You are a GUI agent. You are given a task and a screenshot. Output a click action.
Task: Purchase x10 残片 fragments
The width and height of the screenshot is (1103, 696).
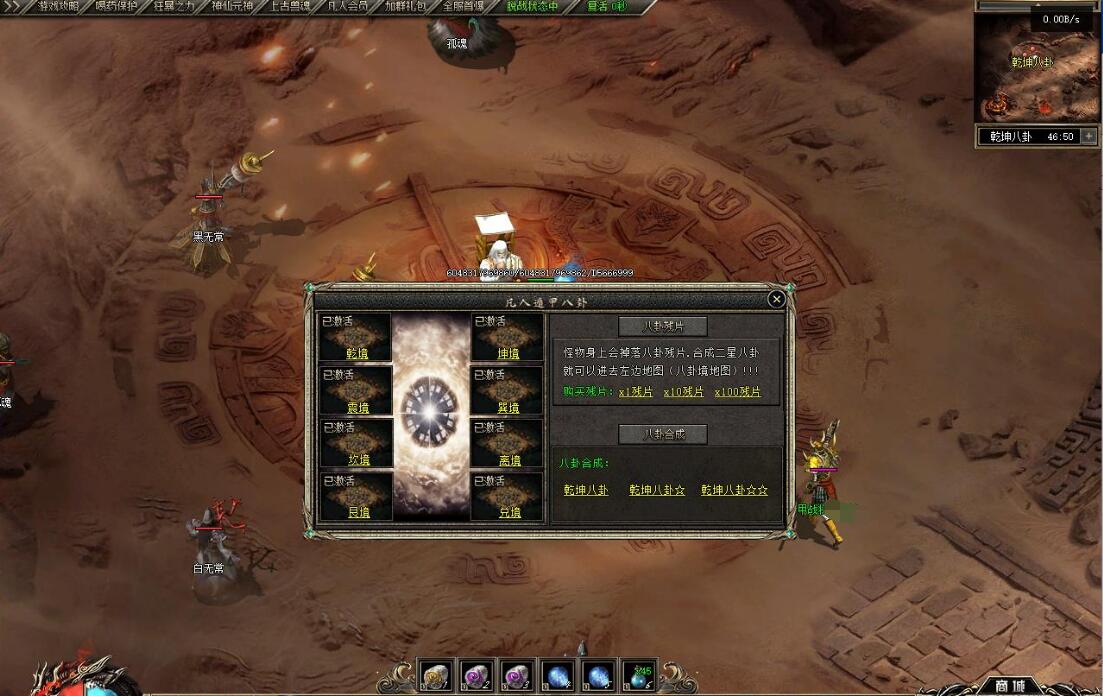click(x=683, y=392)
